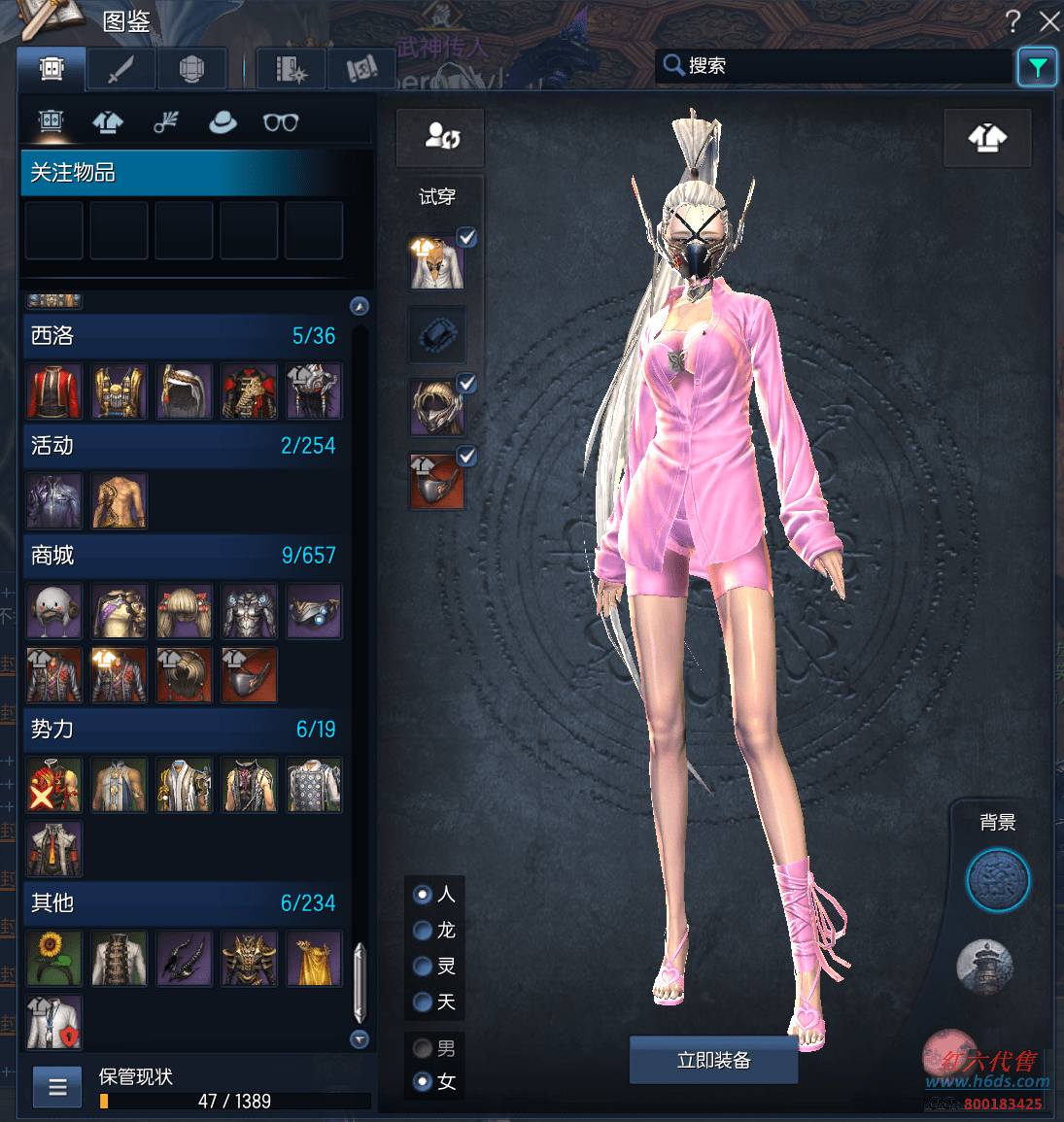Open the help question mark
Image resolution: width=1064 pixels, height=1122 pixels.
coord(1013,20)
